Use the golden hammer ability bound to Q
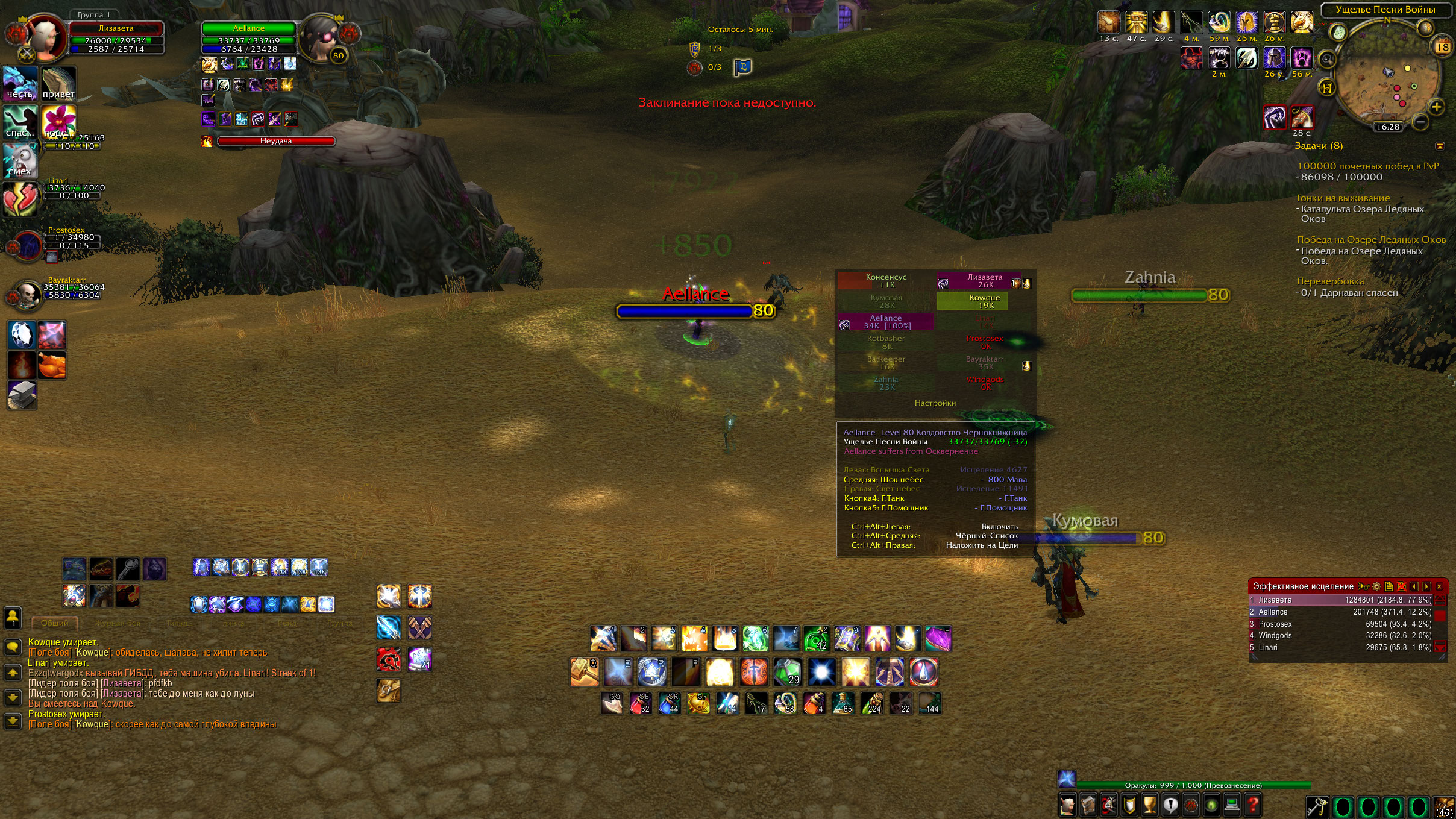The width and height of the screenshot is (1456, 819). point(583,672)
